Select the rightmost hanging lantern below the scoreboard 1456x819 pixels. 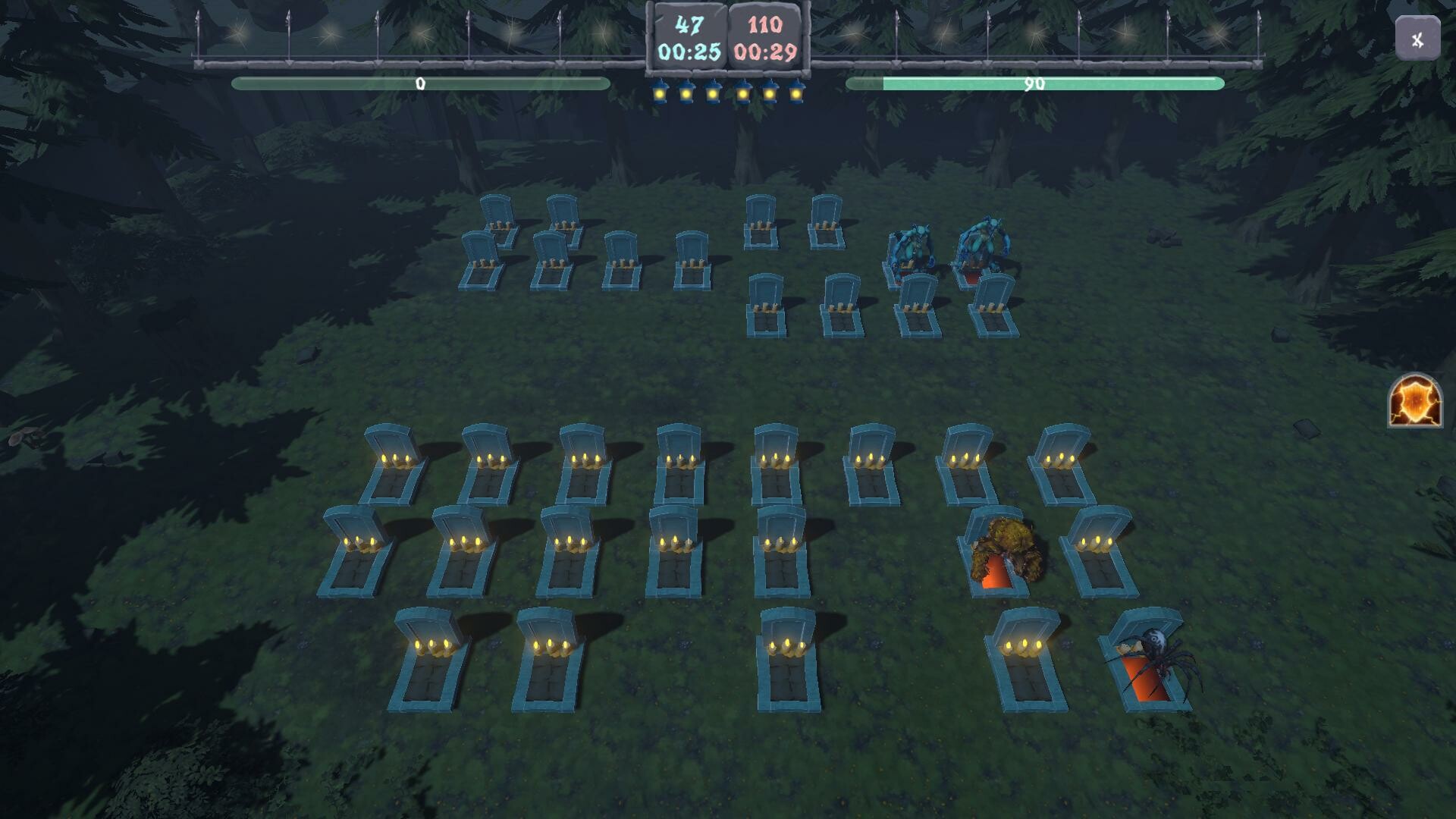(796, 91)
